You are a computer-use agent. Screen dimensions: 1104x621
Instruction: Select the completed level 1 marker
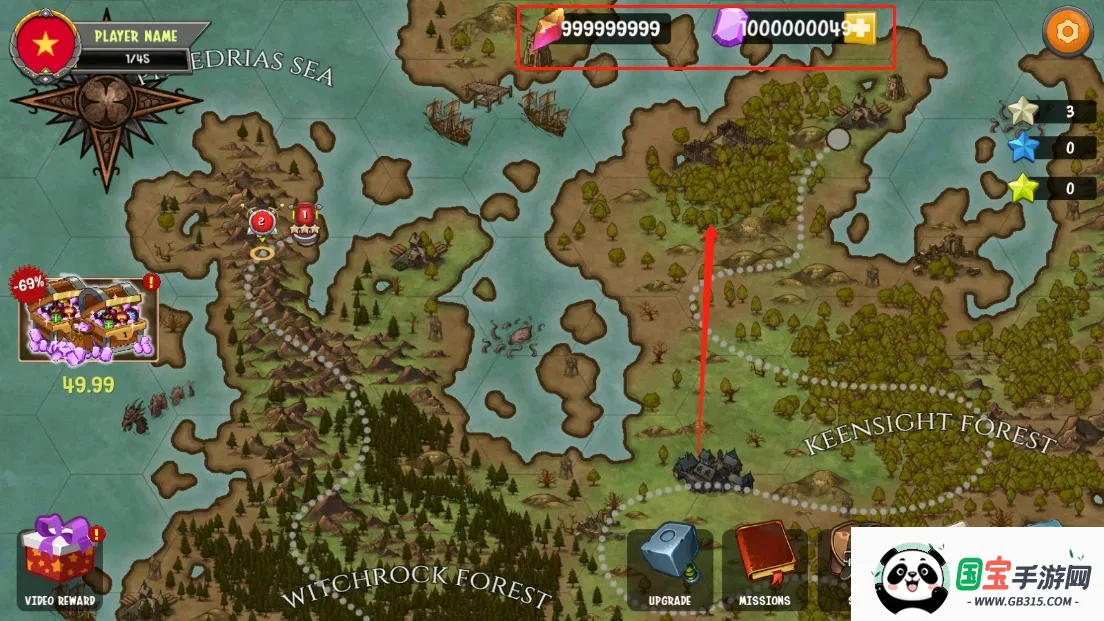304,216
